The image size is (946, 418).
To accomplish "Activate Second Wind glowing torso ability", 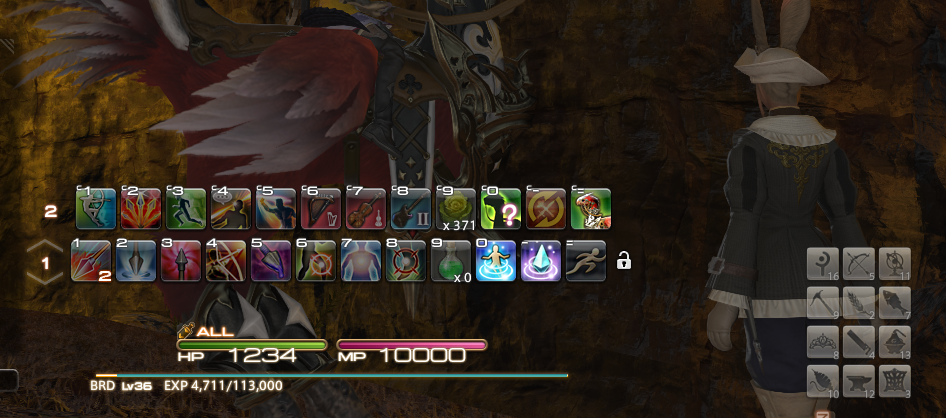I will tap(360, 261).
